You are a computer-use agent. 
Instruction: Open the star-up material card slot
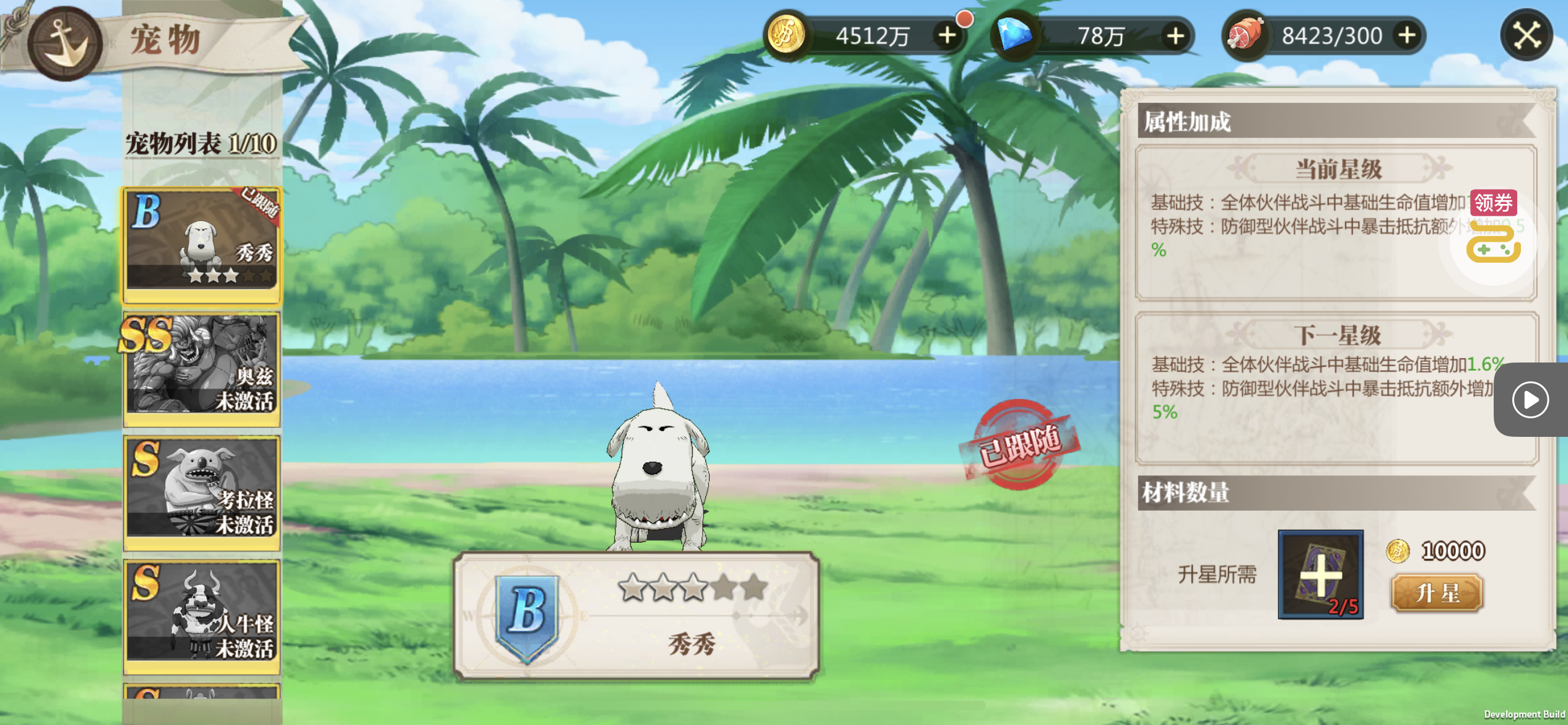pyautogui.click(x=1320, y=574)
